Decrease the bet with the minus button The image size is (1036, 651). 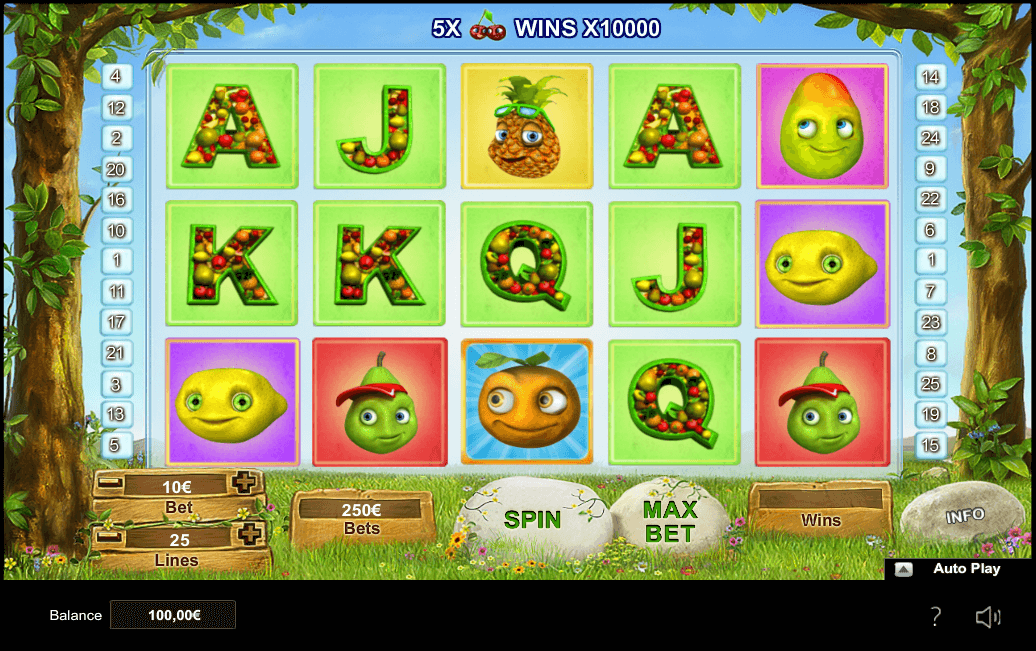click(x=111, y=484)
